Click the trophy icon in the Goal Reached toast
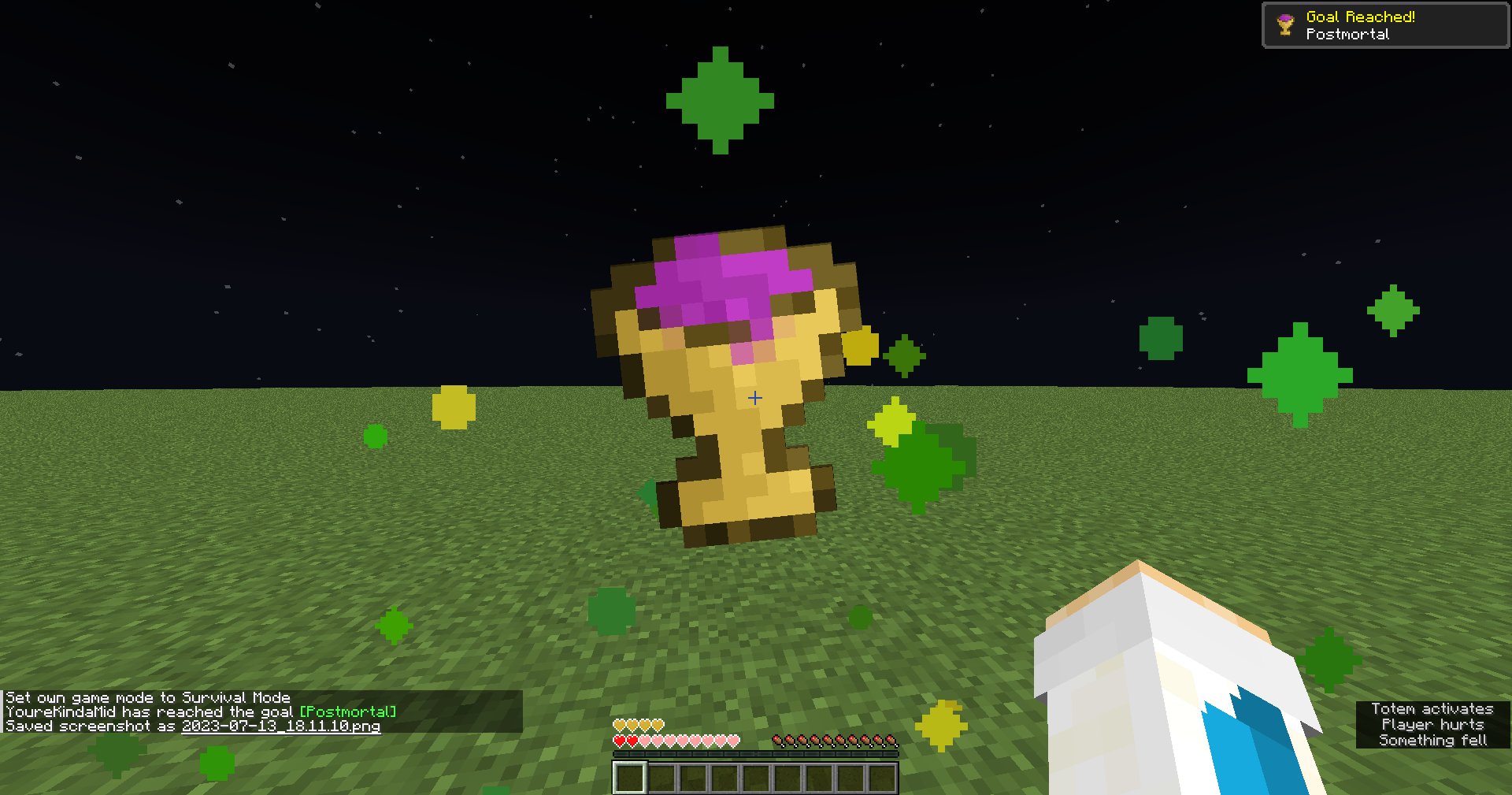Viewport: 1512px width, 795px height. [1284, 24]
